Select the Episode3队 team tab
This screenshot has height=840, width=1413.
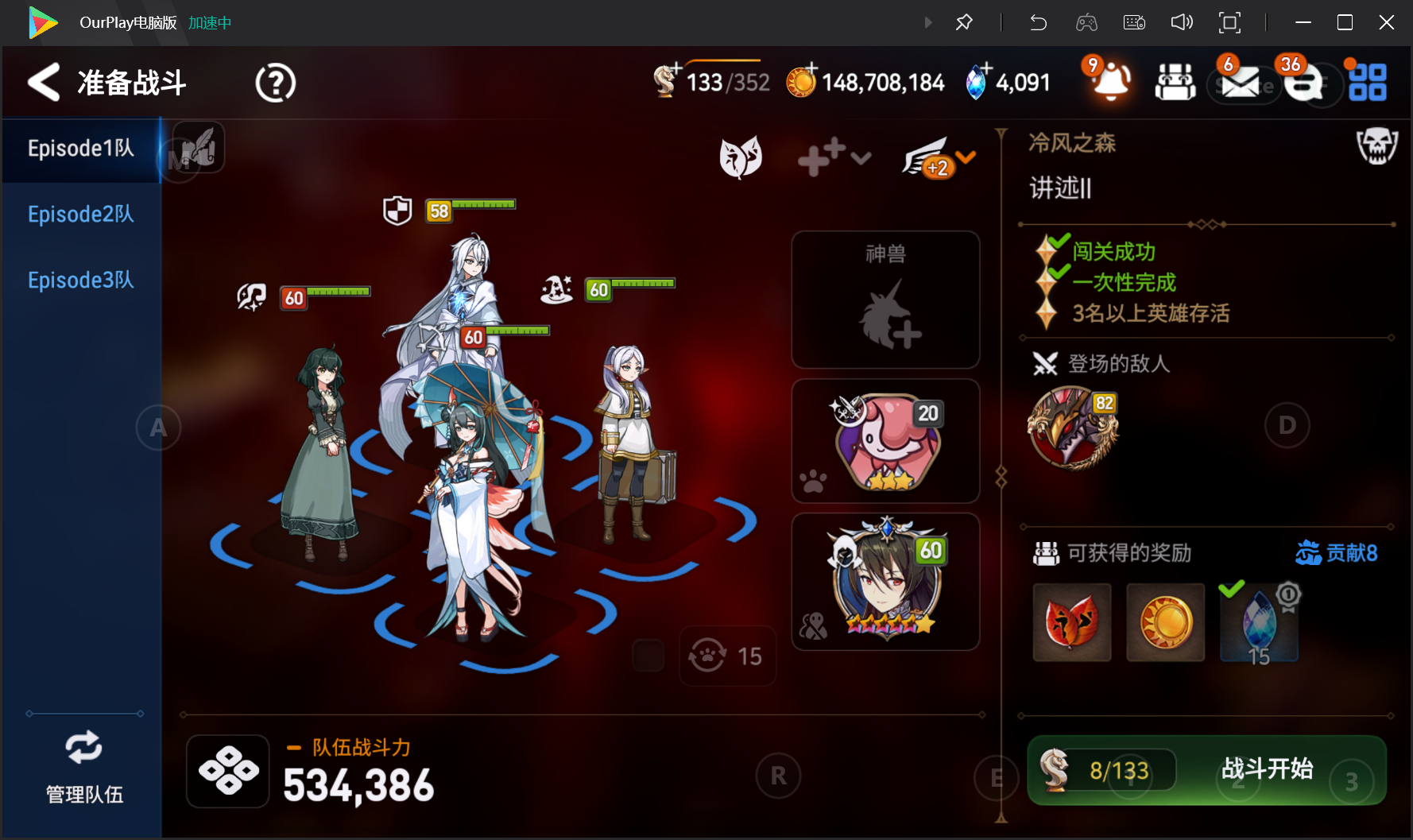(x=80, y=280)
